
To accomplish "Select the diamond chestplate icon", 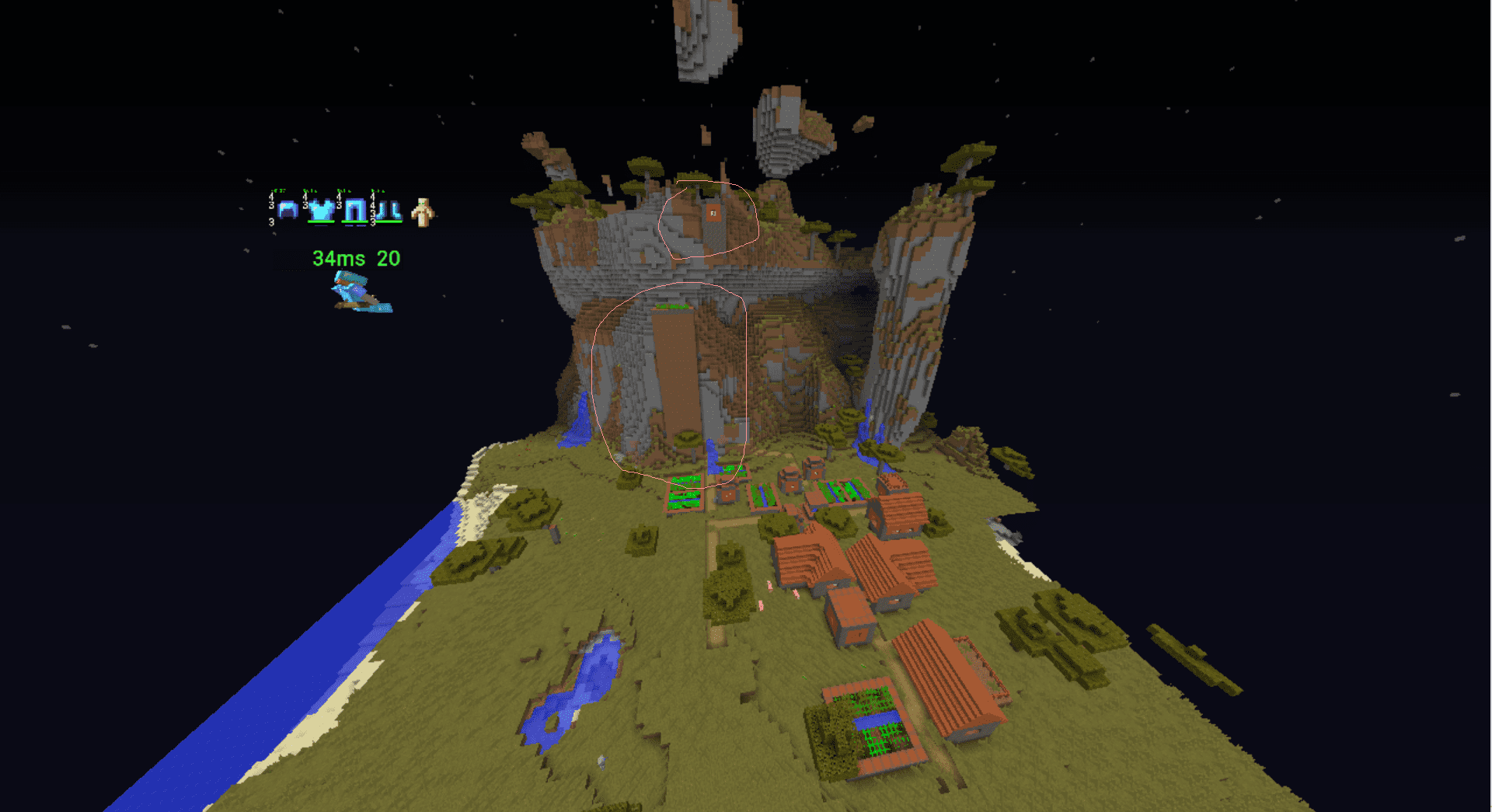I will [322, 210].
